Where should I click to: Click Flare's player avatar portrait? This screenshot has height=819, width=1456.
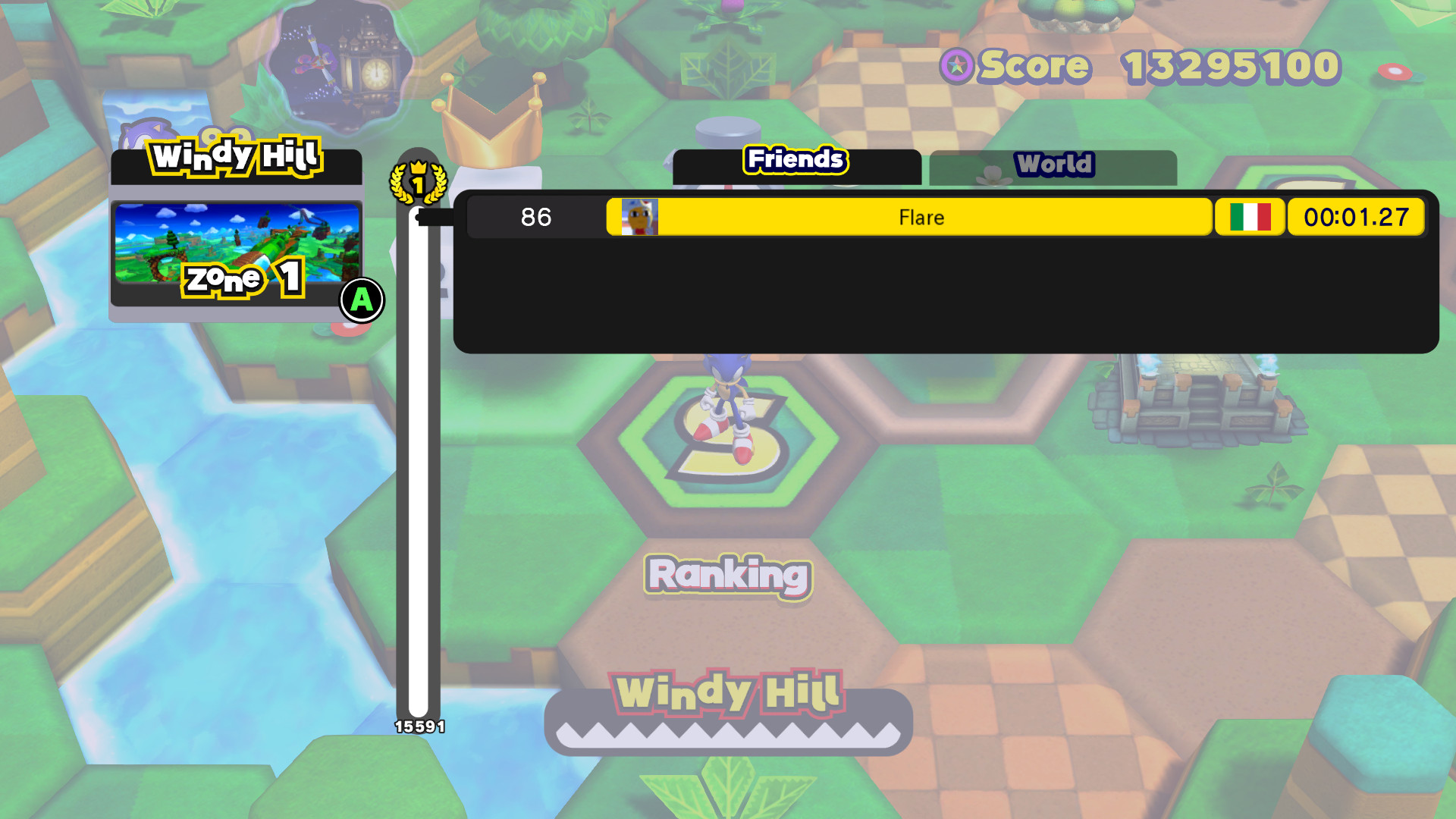tap(638, 218)
